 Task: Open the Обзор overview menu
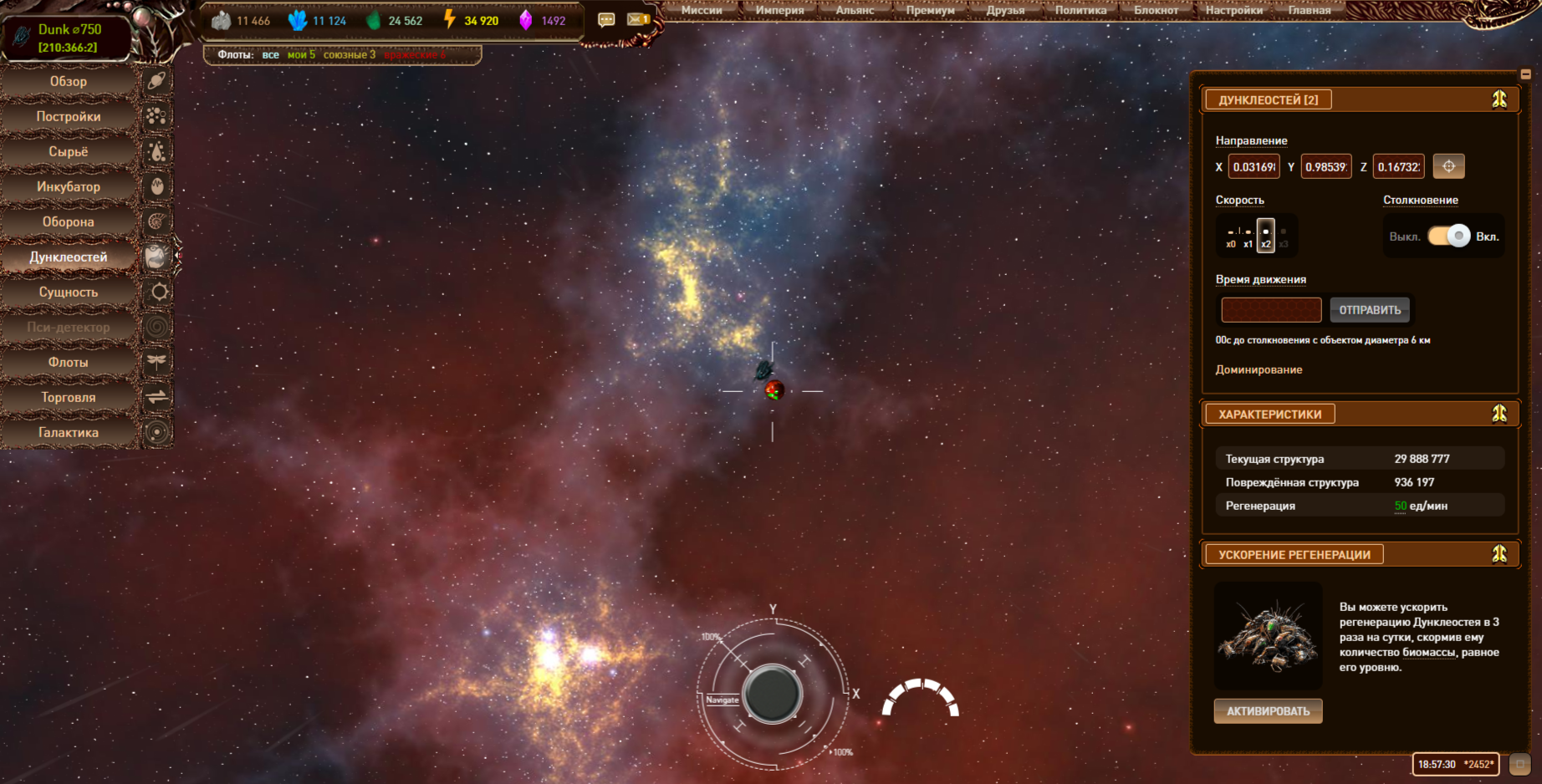pyautogui.click(x=69, y=81)
